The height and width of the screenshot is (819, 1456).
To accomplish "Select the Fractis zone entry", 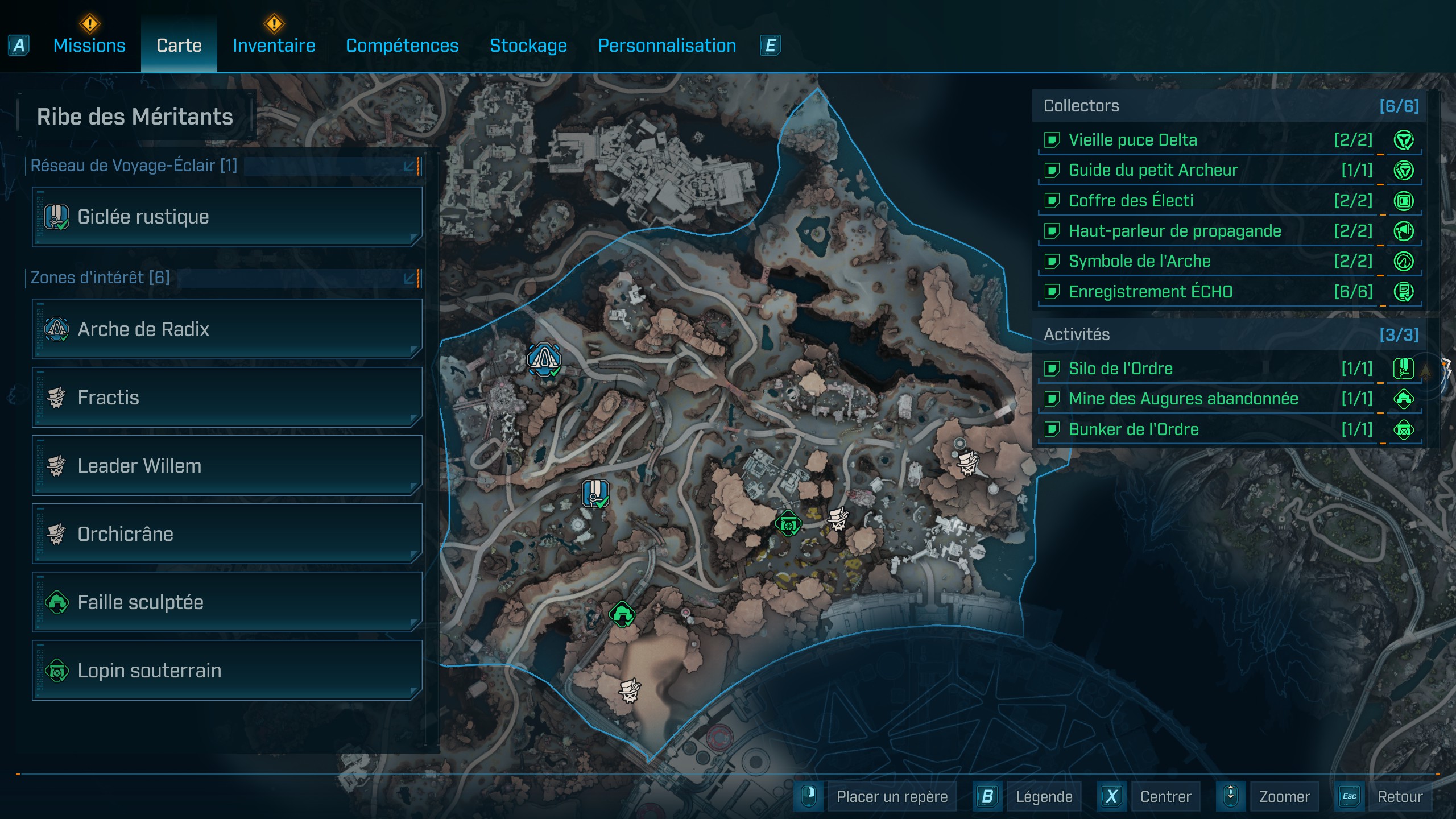I will tap(227, 398).
